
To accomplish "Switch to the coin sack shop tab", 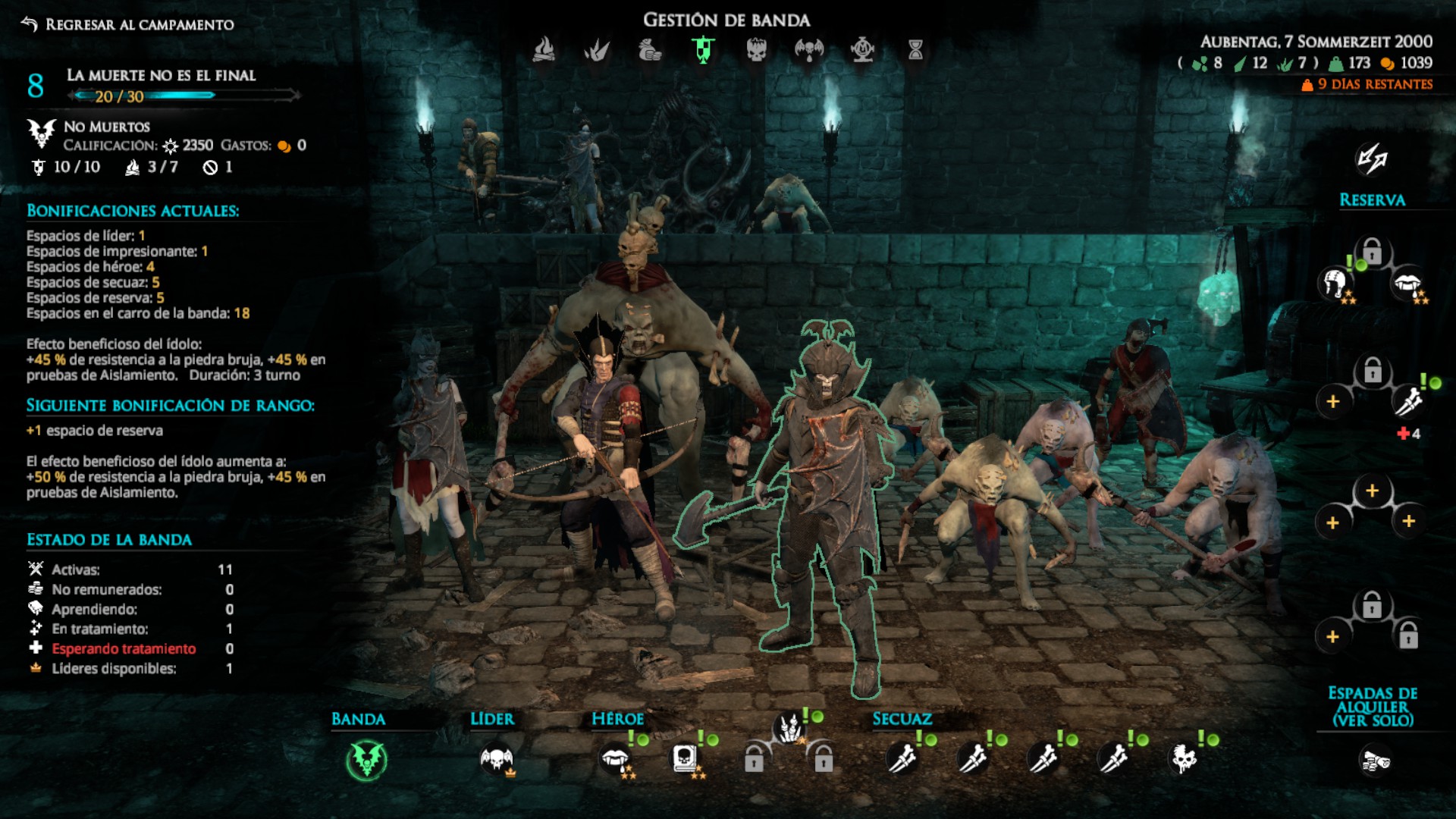I will (650, 50).
